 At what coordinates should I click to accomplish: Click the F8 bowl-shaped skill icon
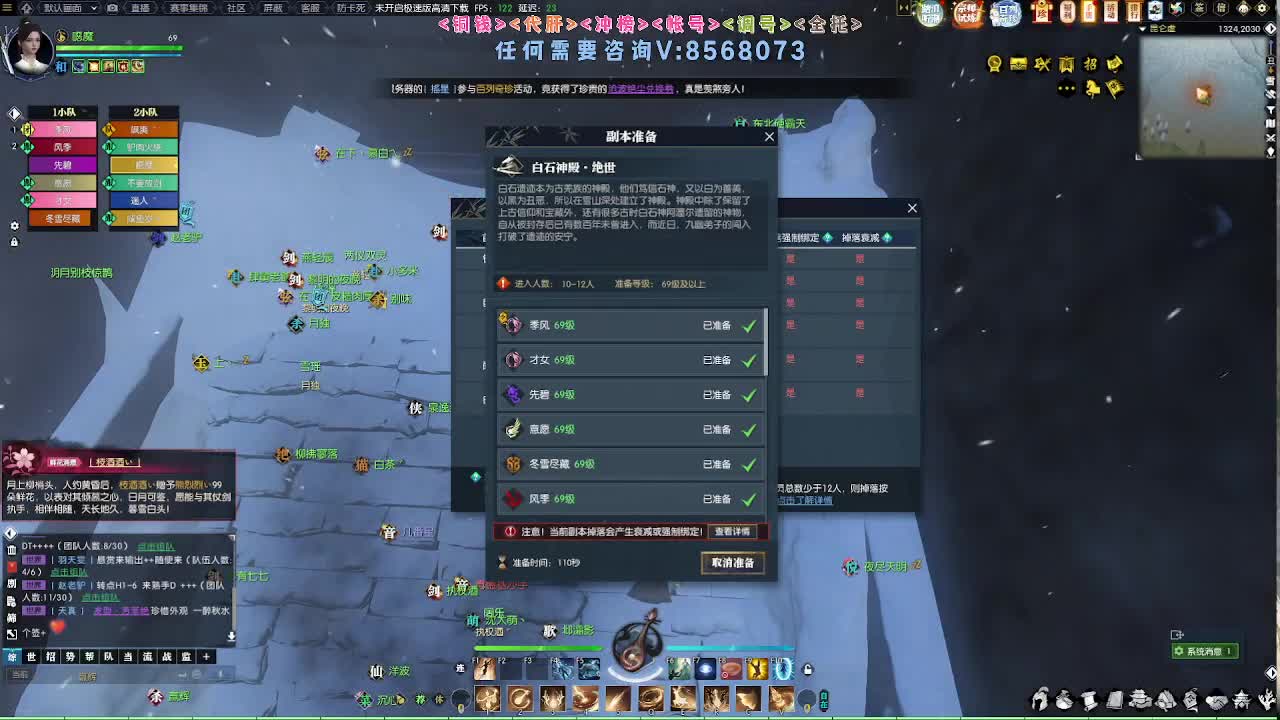(729, 670)
